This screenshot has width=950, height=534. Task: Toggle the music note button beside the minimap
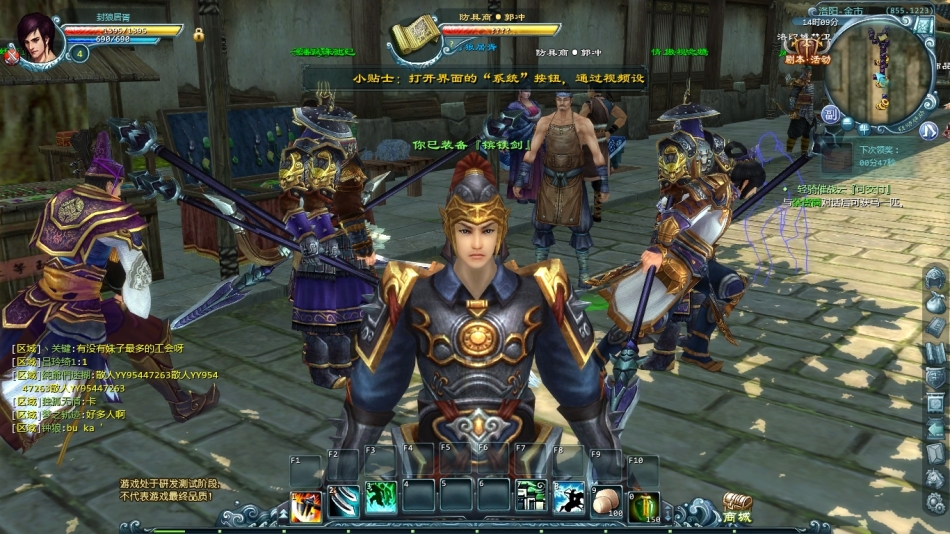(x=929, y=130)
